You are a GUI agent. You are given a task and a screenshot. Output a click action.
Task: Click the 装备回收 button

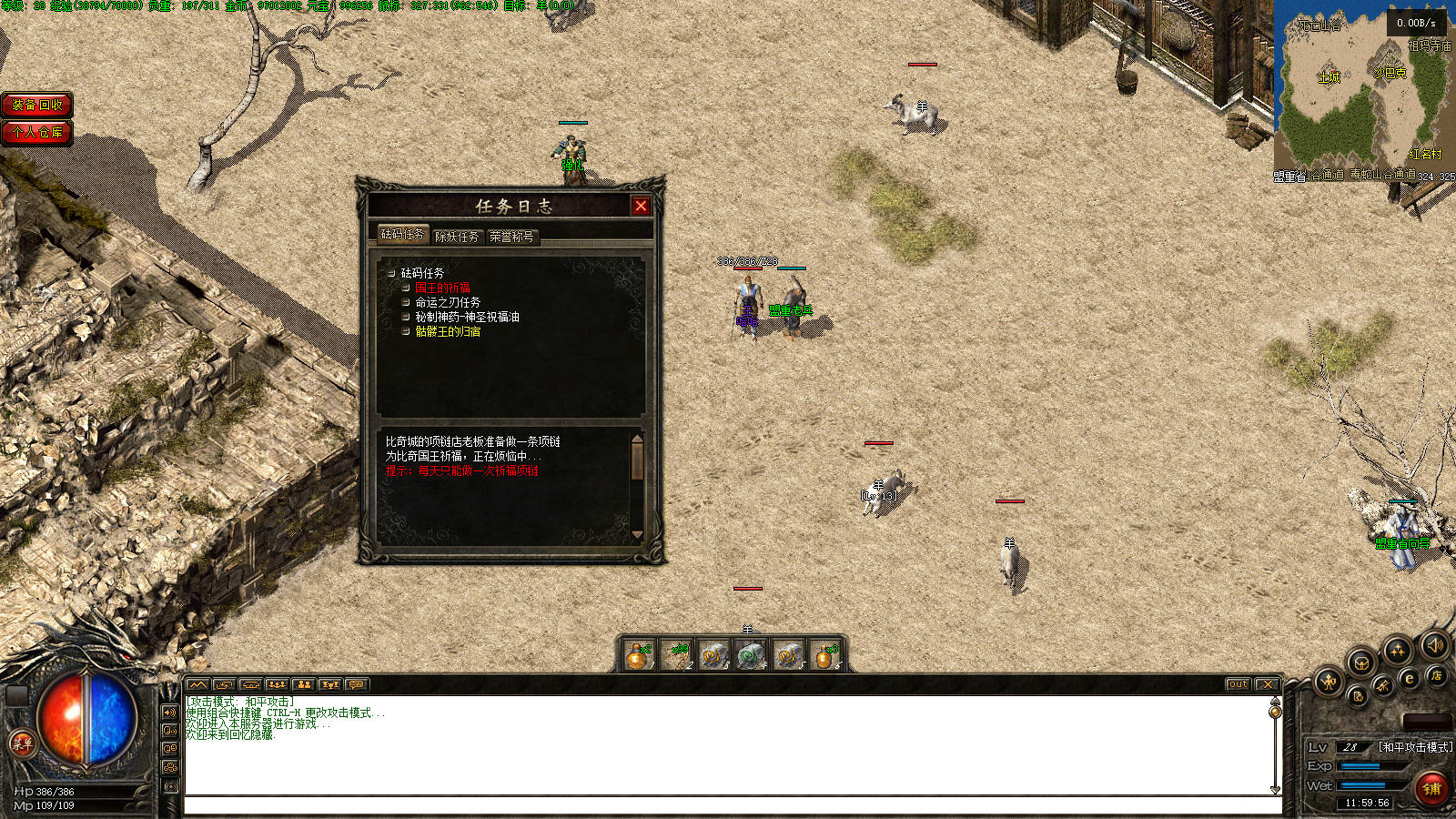click(37, 105)
